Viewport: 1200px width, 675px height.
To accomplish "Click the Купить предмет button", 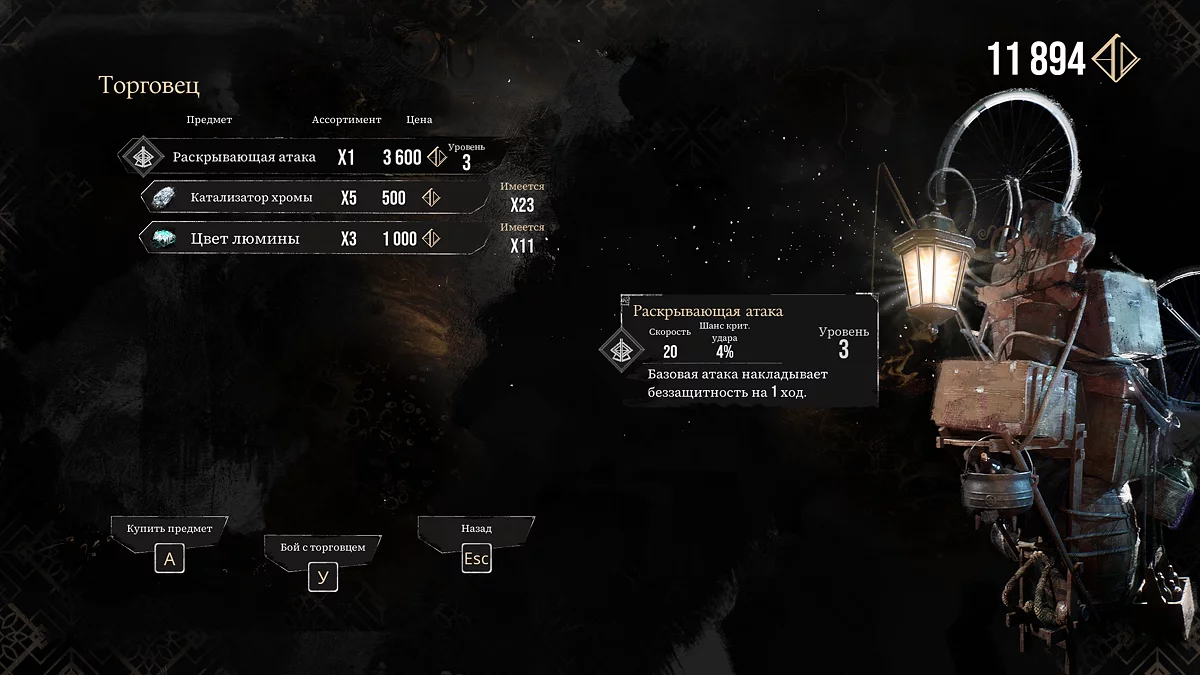I will point(169,558).
